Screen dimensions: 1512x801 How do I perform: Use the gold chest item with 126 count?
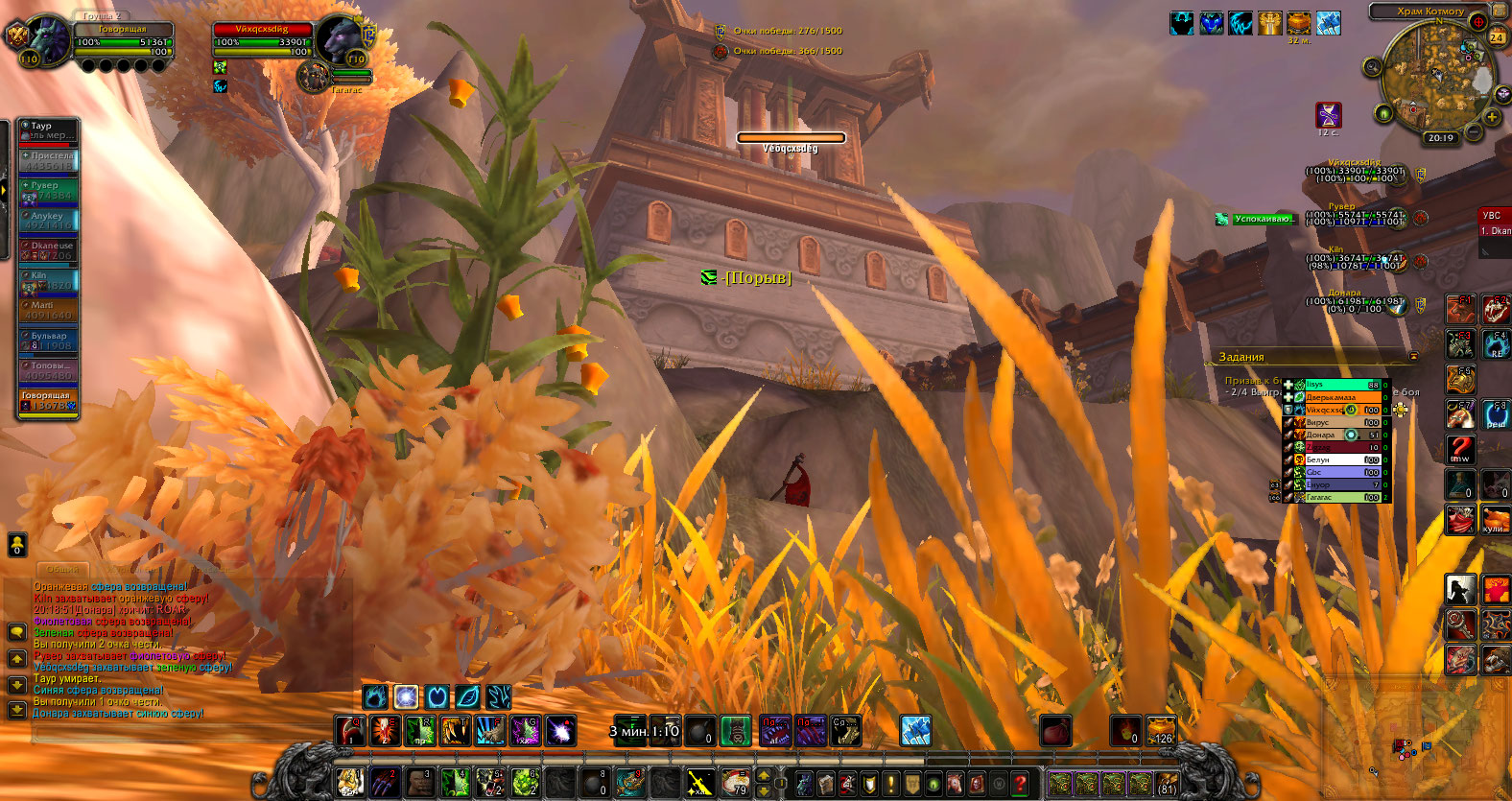pos(1161,731)
